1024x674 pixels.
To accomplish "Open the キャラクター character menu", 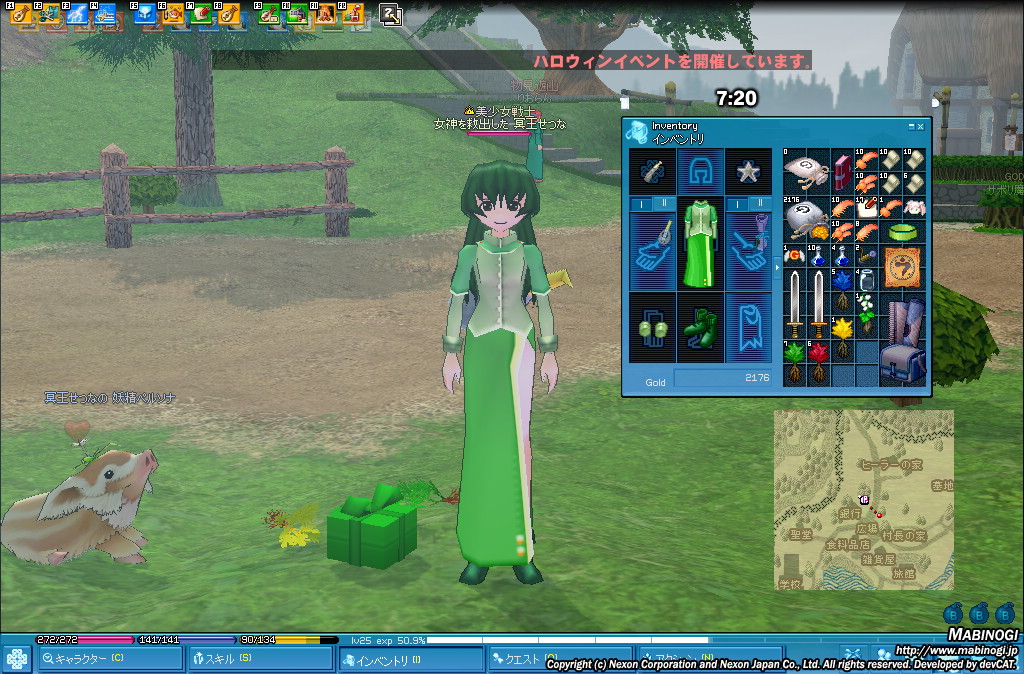I will coord(110,659).
